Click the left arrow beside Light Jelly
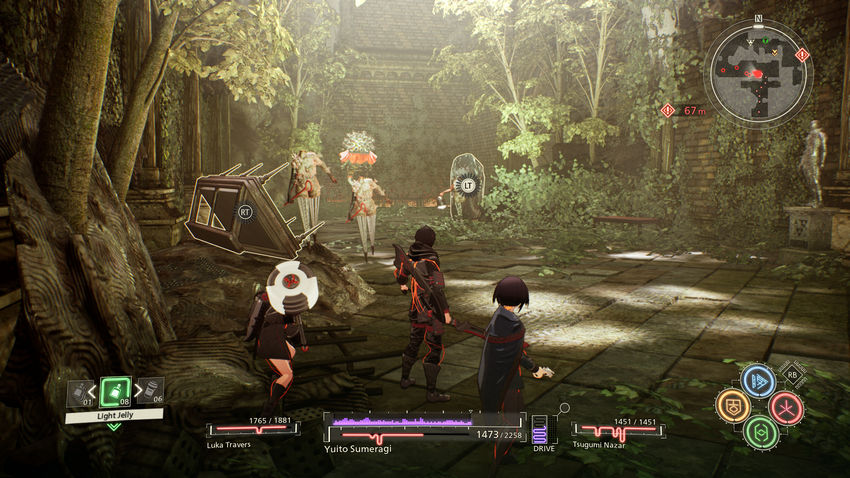The image size is (850, 478). point(96,391)
